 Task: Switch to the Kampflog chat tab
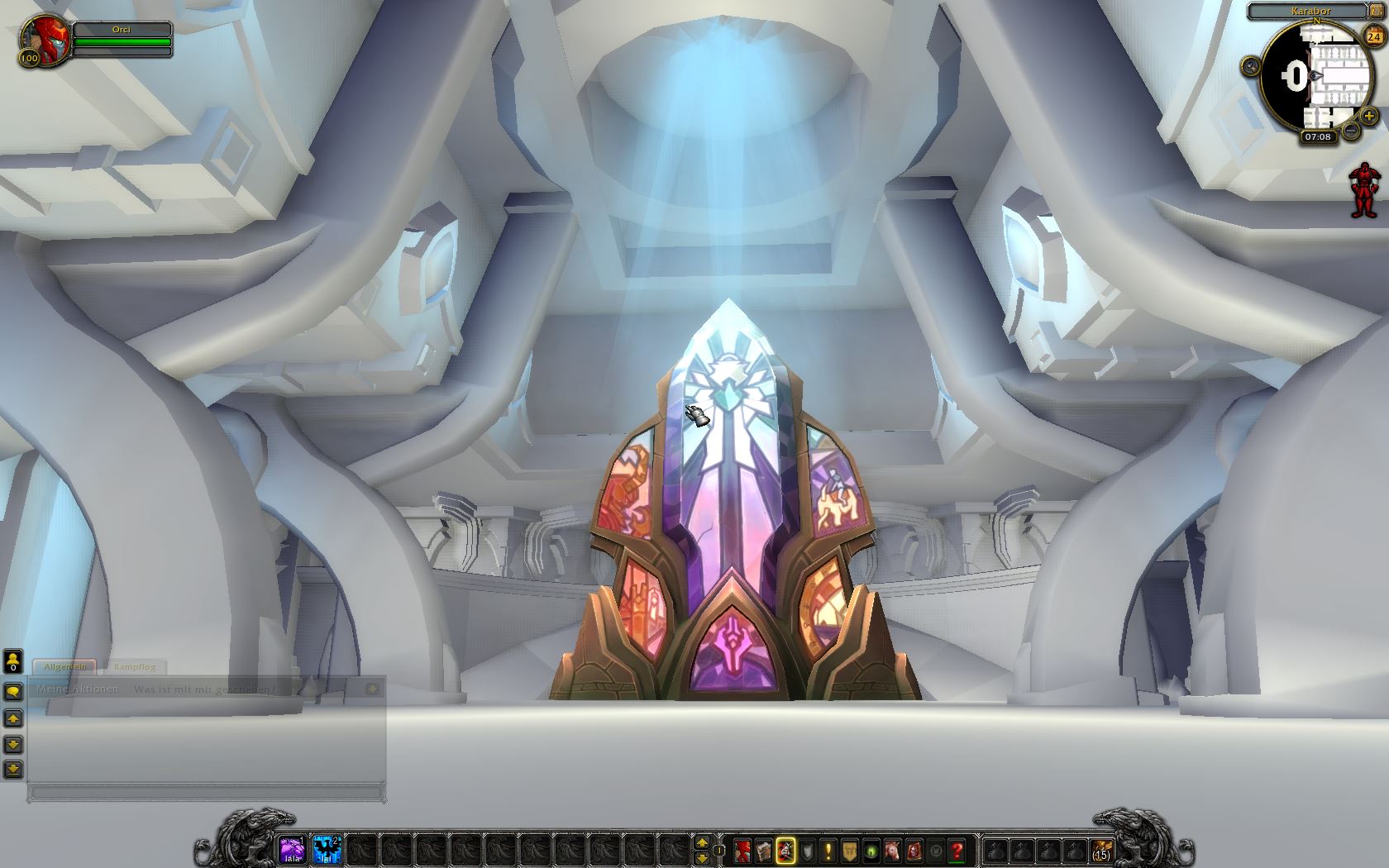coord(134,666)
